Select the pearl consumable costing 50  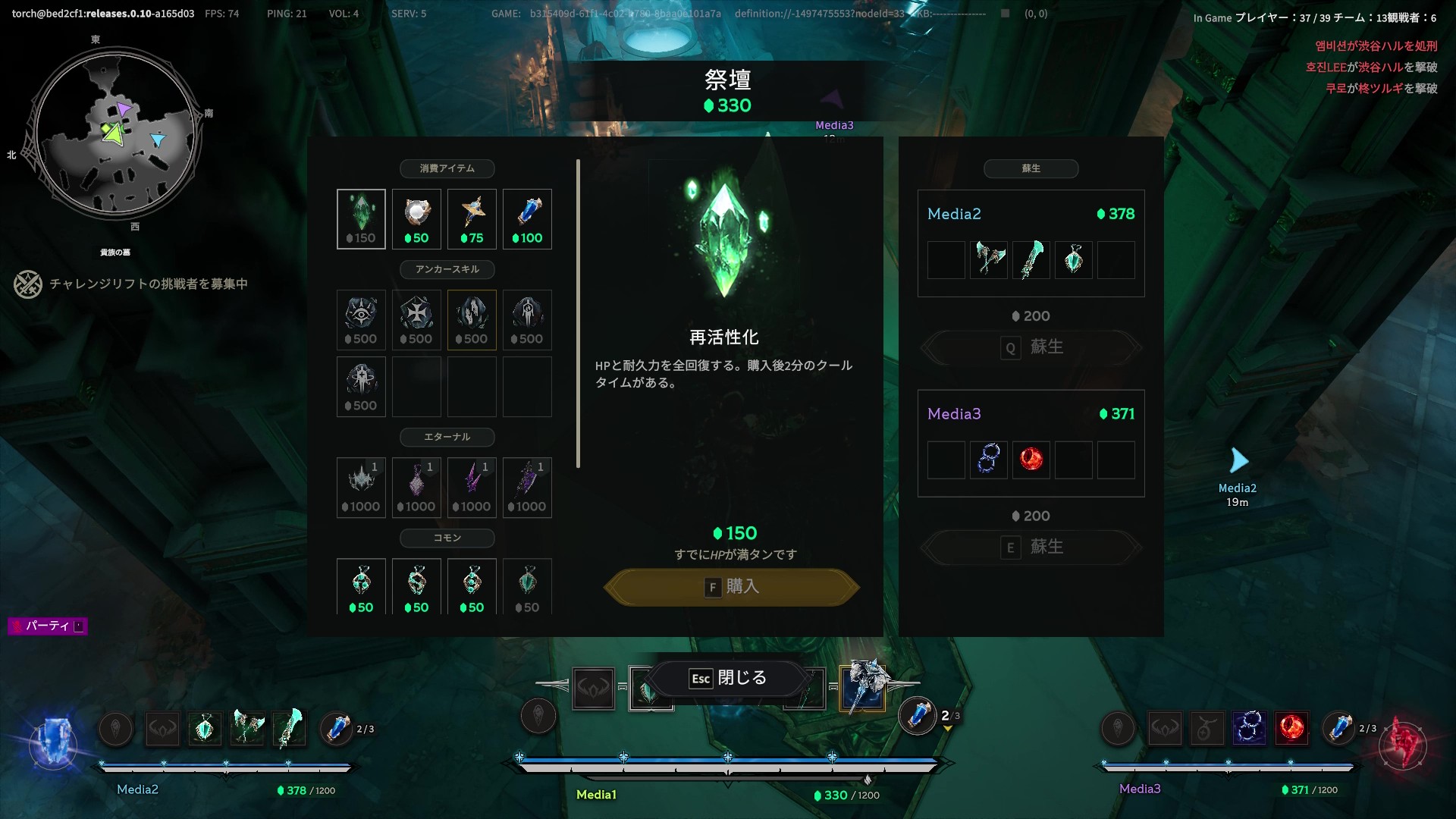click(x=416, y=218)
